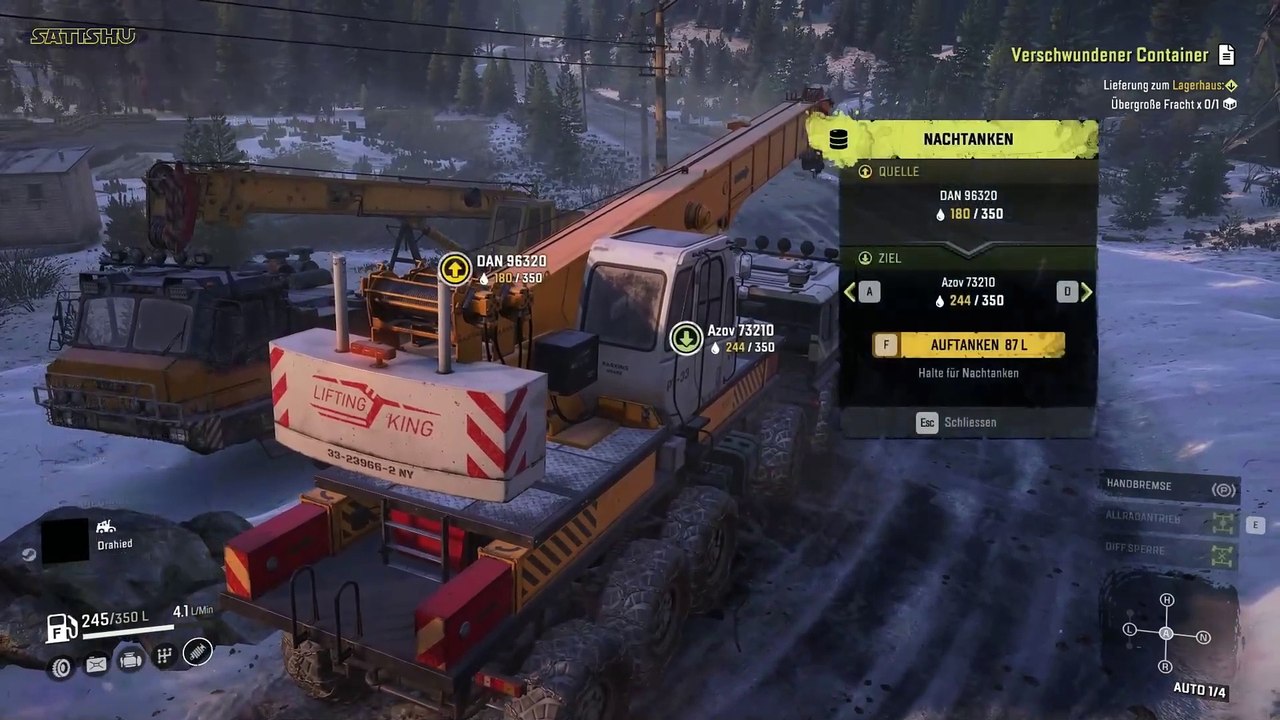1280x720 pixels.
Task: Cycle to the next target vehicle arrow
Action: point(1086,292)
